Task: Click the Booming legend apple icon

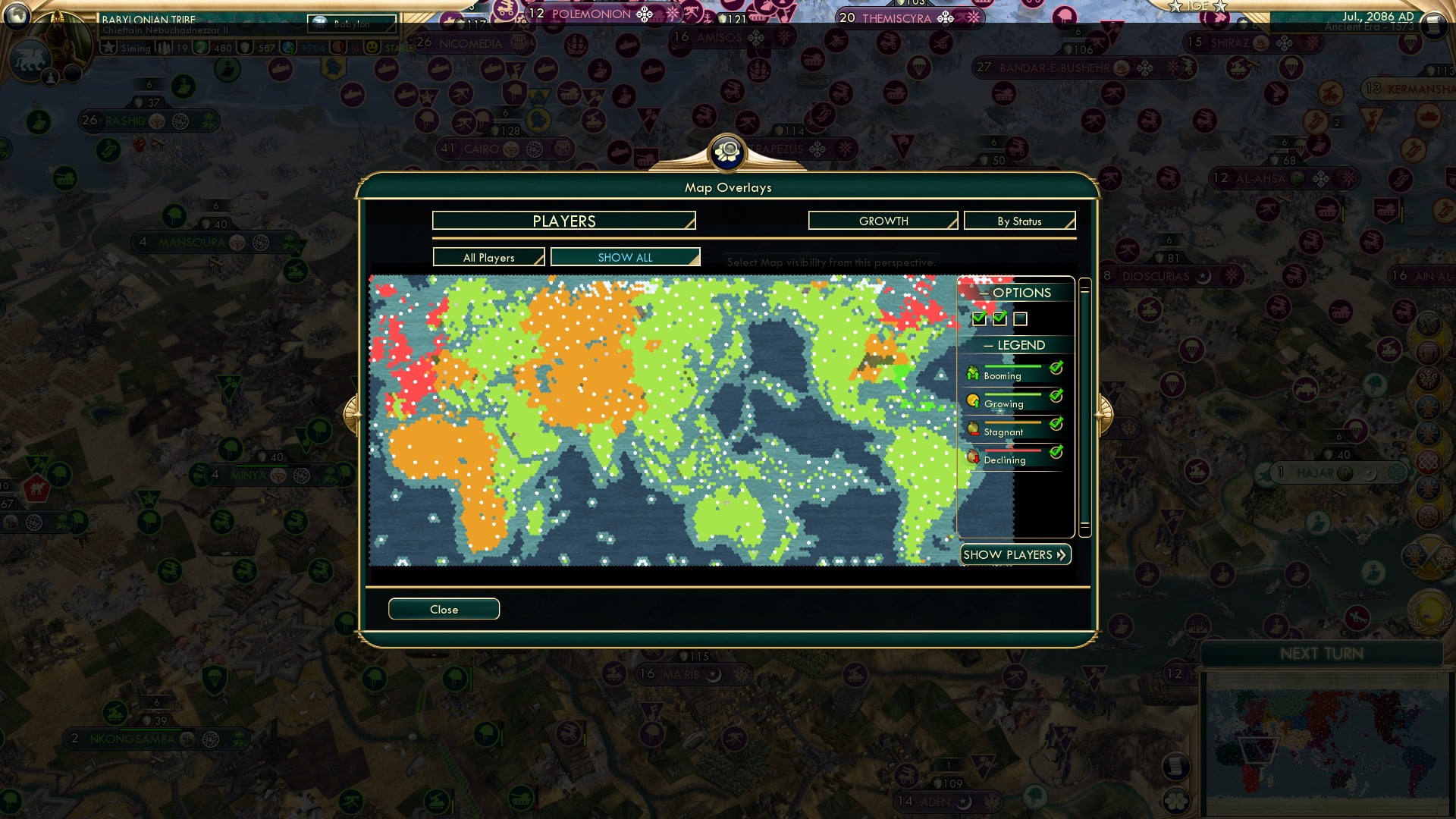Action: (974, 372)
